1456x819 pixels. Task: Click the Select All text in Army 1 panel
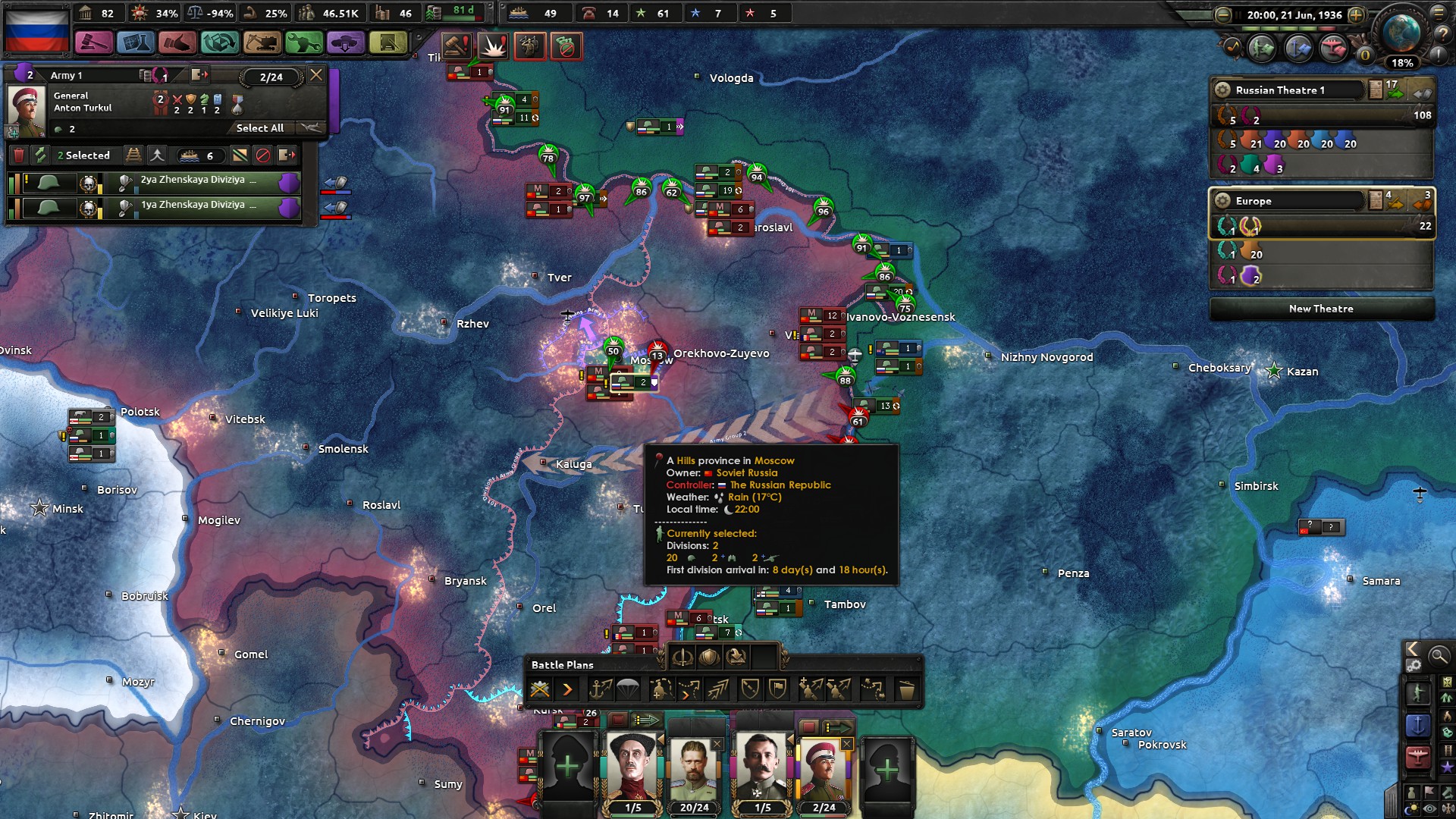click(261, 129)
